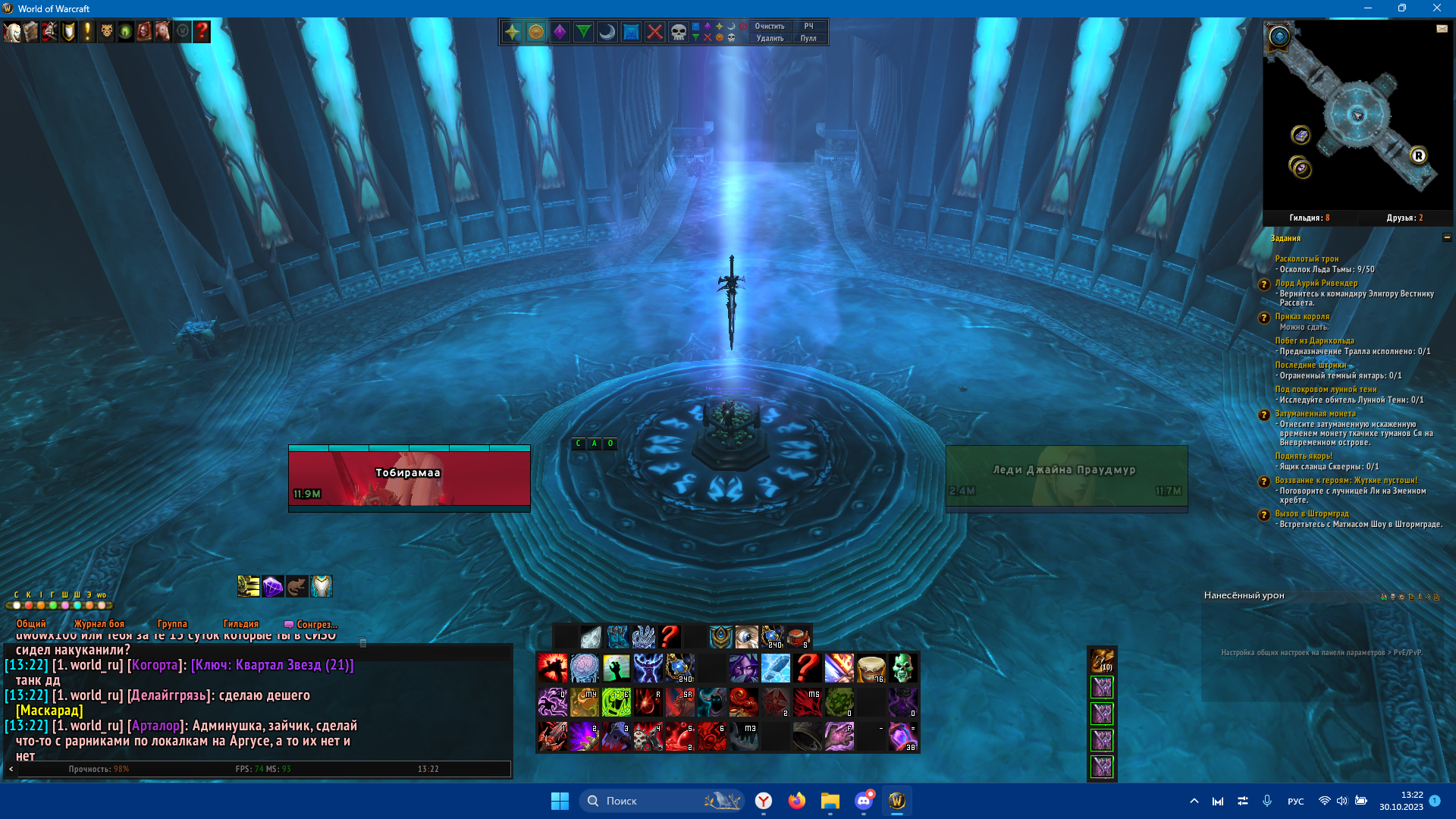
Task: Cast the frozen brain ability
Action: (x=584, y=669)
